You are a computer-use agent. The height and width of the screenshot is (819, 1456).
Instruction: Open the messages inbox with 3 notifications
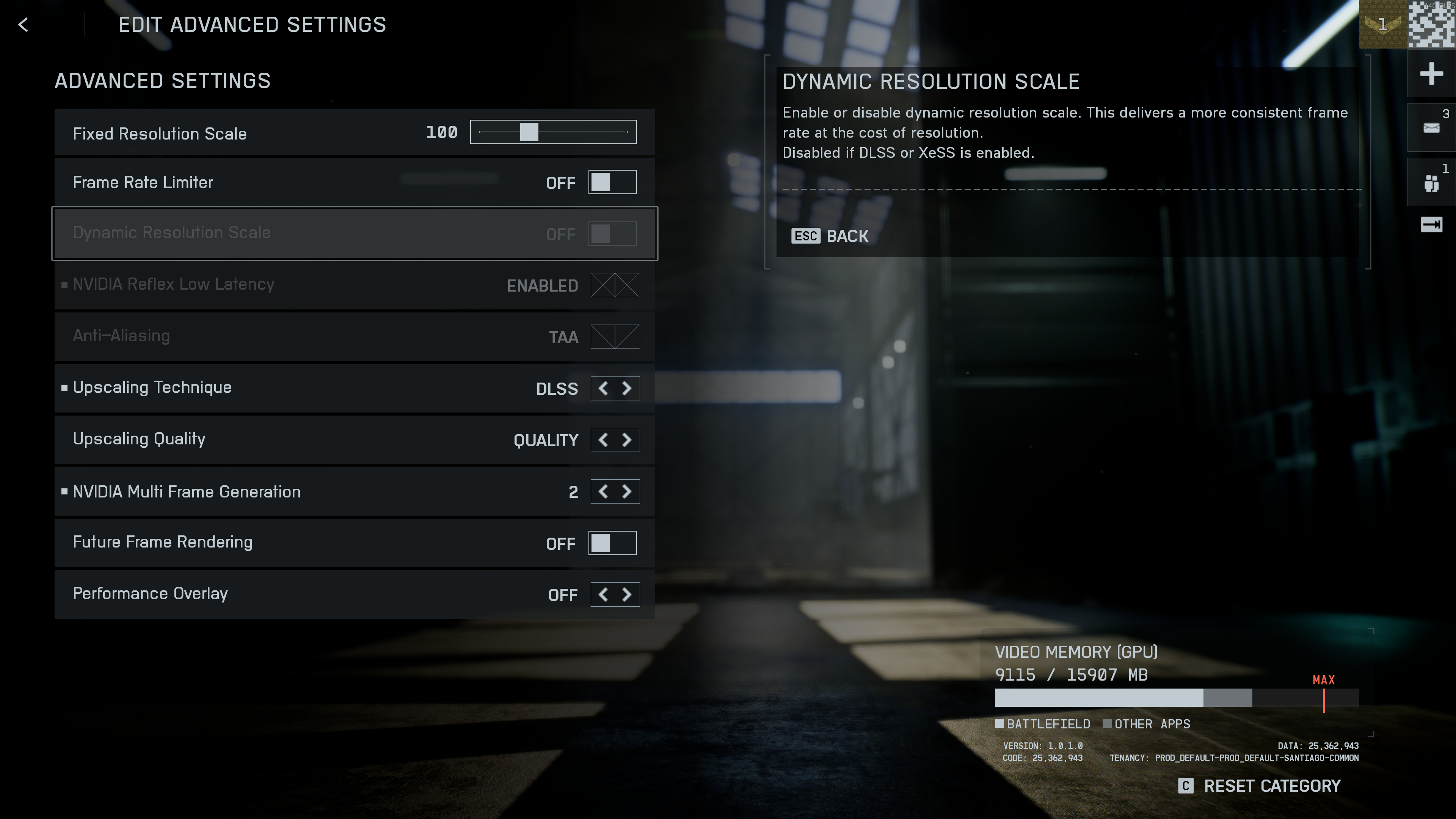point(1431,127)
